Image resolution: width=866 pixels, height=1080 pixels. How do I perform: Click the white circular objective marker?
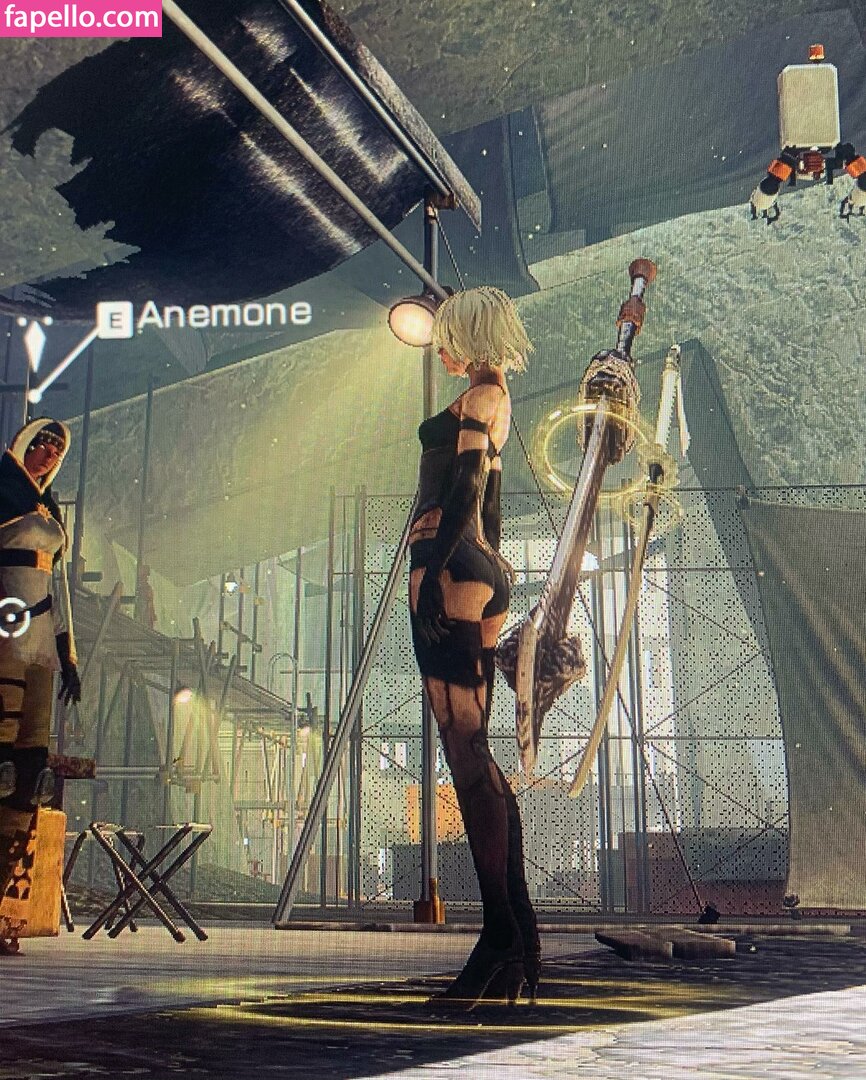[14, 617]
